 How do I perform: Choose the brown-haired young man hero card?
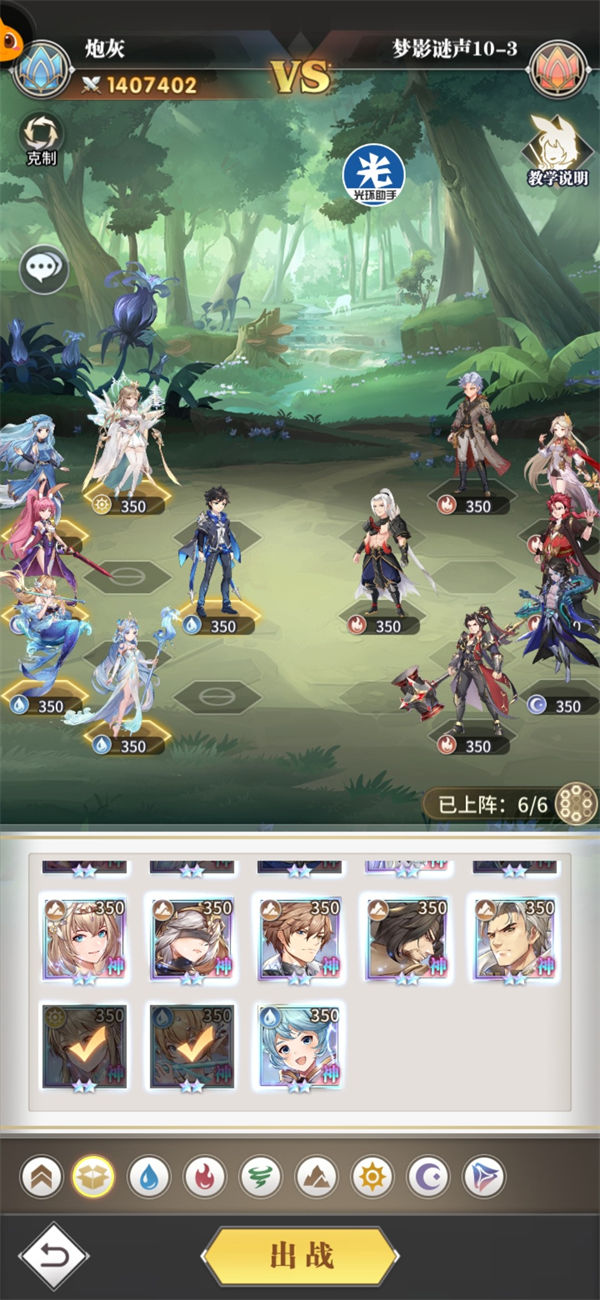pos(299,940)
